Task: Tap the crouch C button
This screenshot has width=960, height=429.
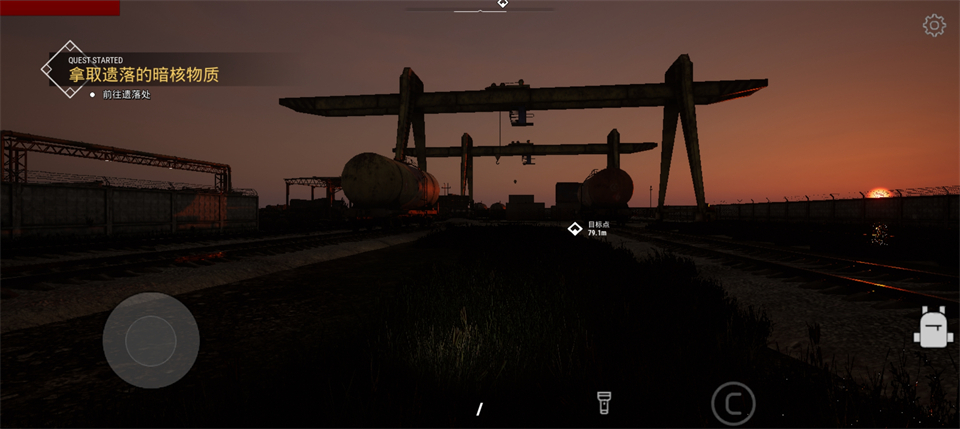Action: click(733, 403)
